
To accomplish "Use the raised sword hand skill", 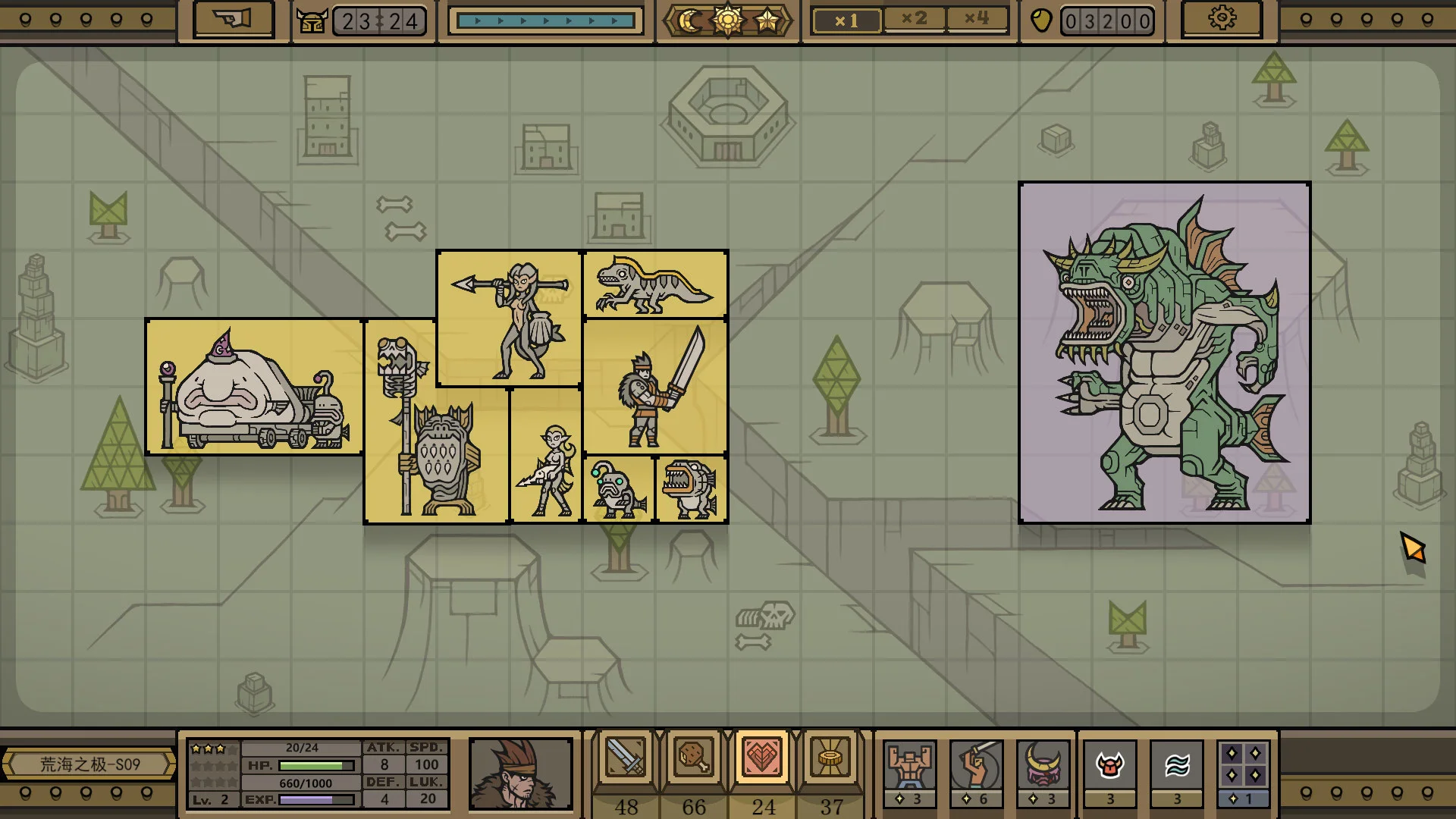I will coord(976,766).
